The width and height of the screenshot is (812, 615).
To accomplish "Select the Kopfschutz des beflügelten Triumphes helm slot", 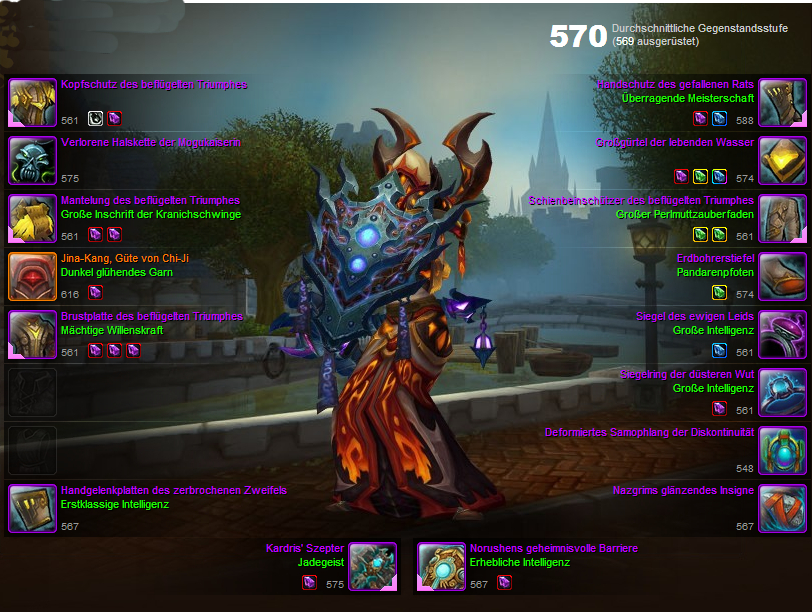I will [33, 102].
